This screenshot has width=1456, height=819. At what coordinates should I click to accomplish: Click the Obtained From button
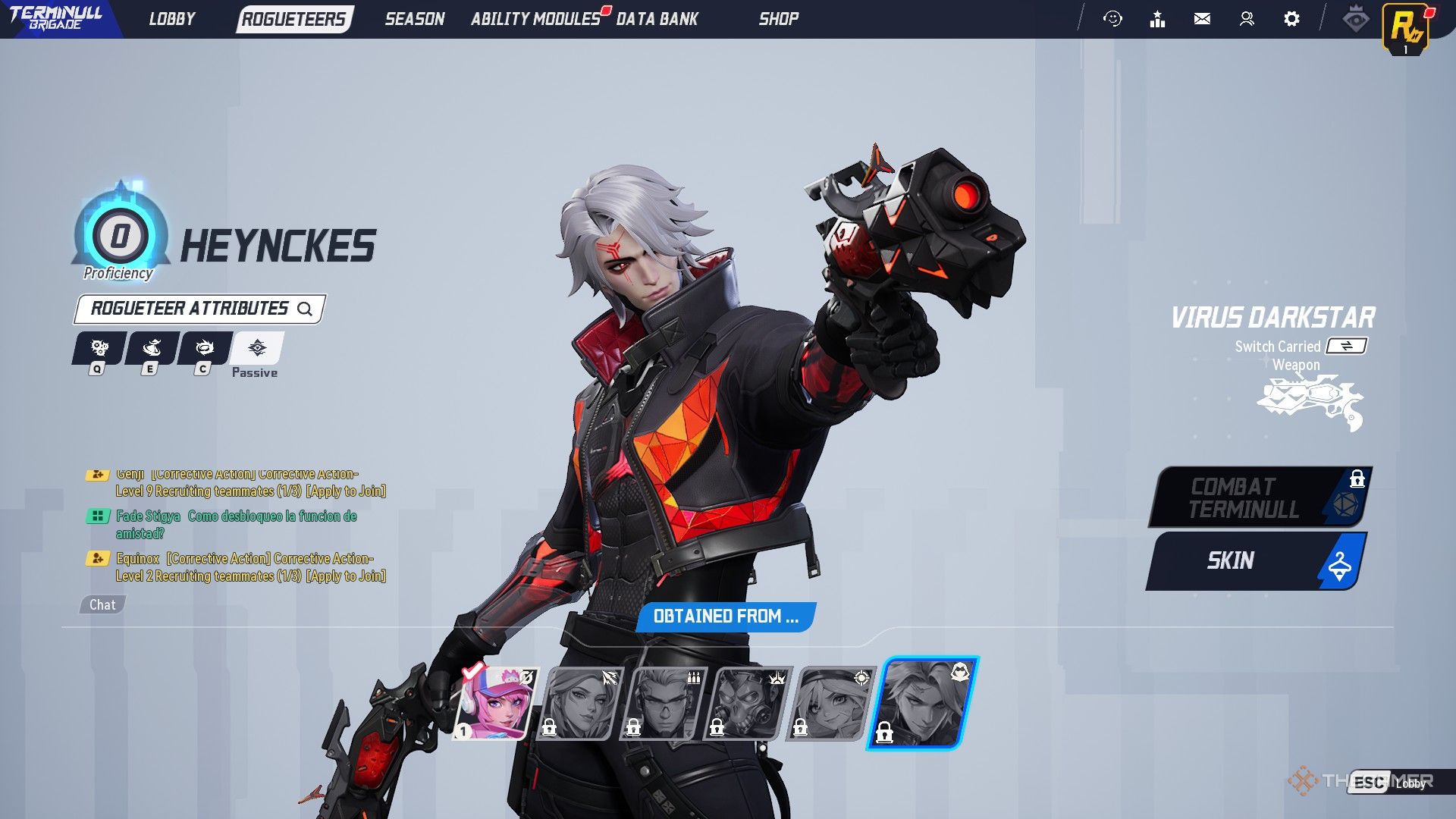[725, 617]
